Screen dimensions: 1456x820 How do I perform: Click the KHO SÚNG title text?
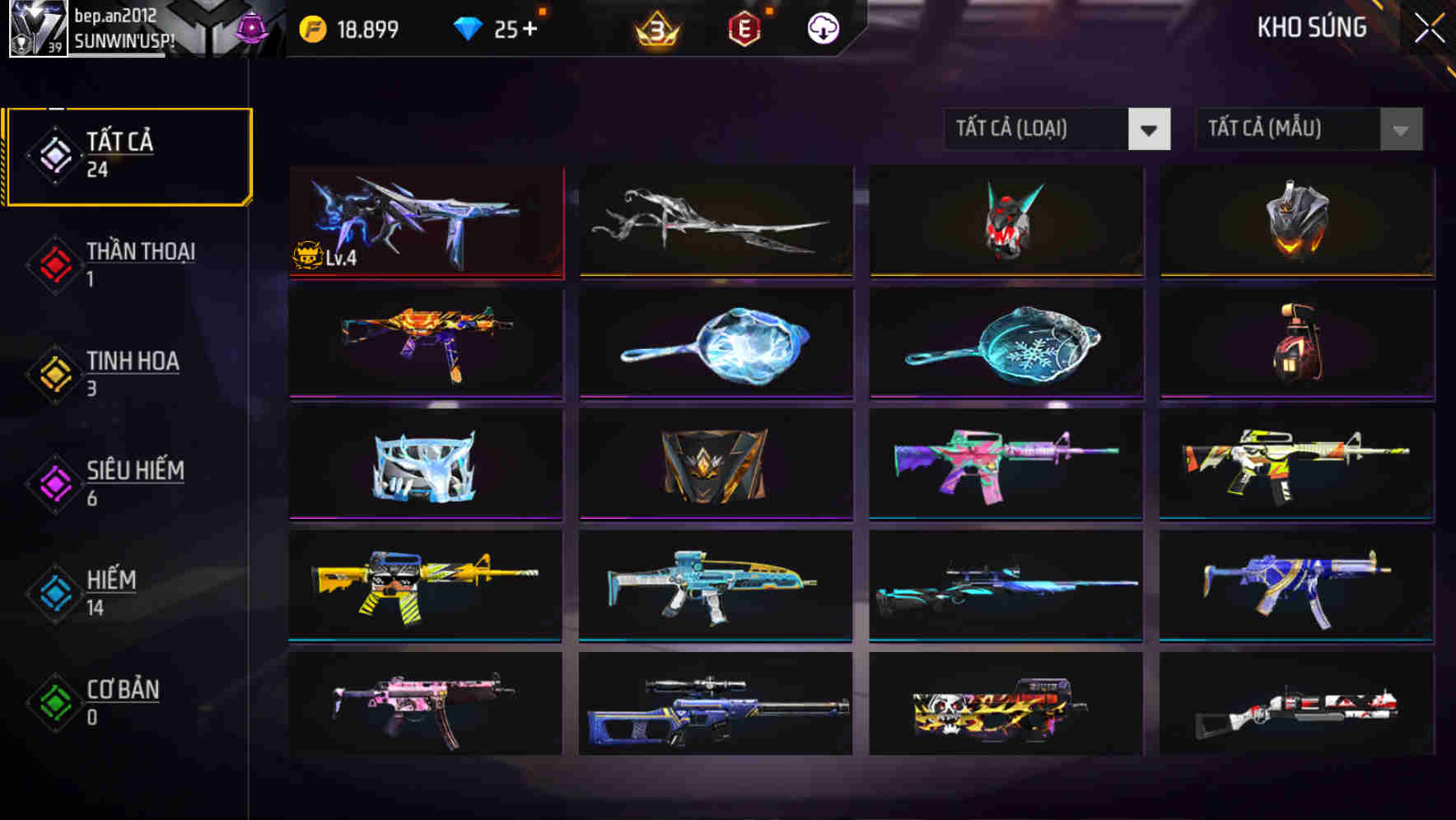pos(1310,27)
